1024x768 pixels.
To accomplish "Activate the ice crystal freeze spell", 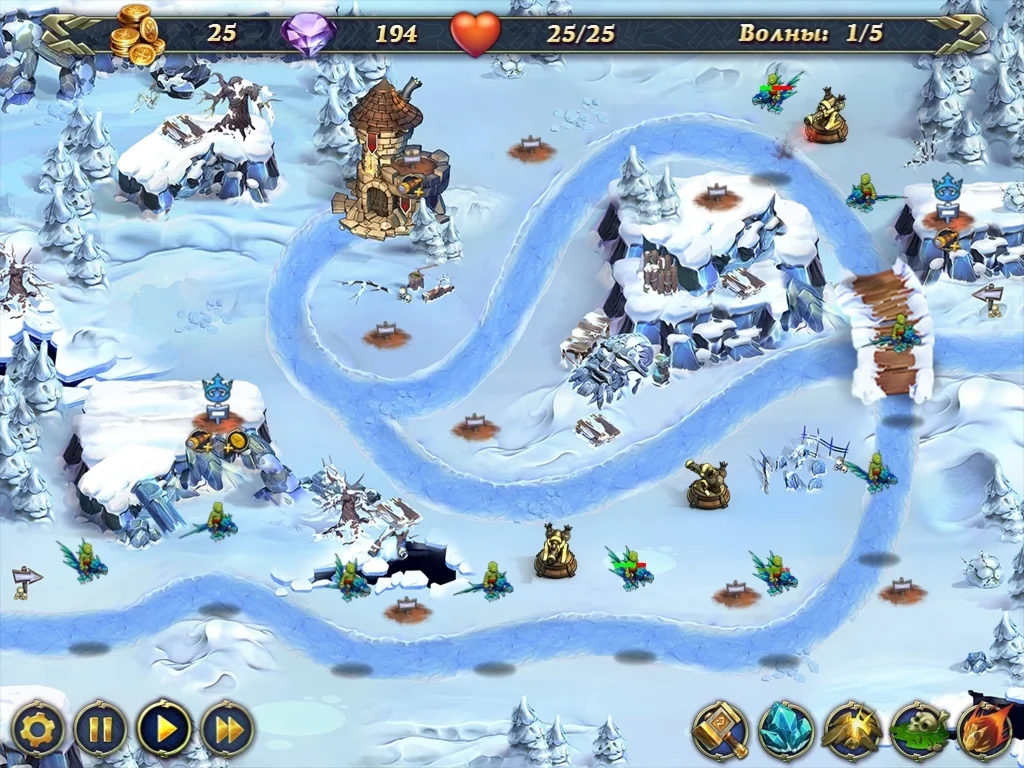I will coord(786,729).
